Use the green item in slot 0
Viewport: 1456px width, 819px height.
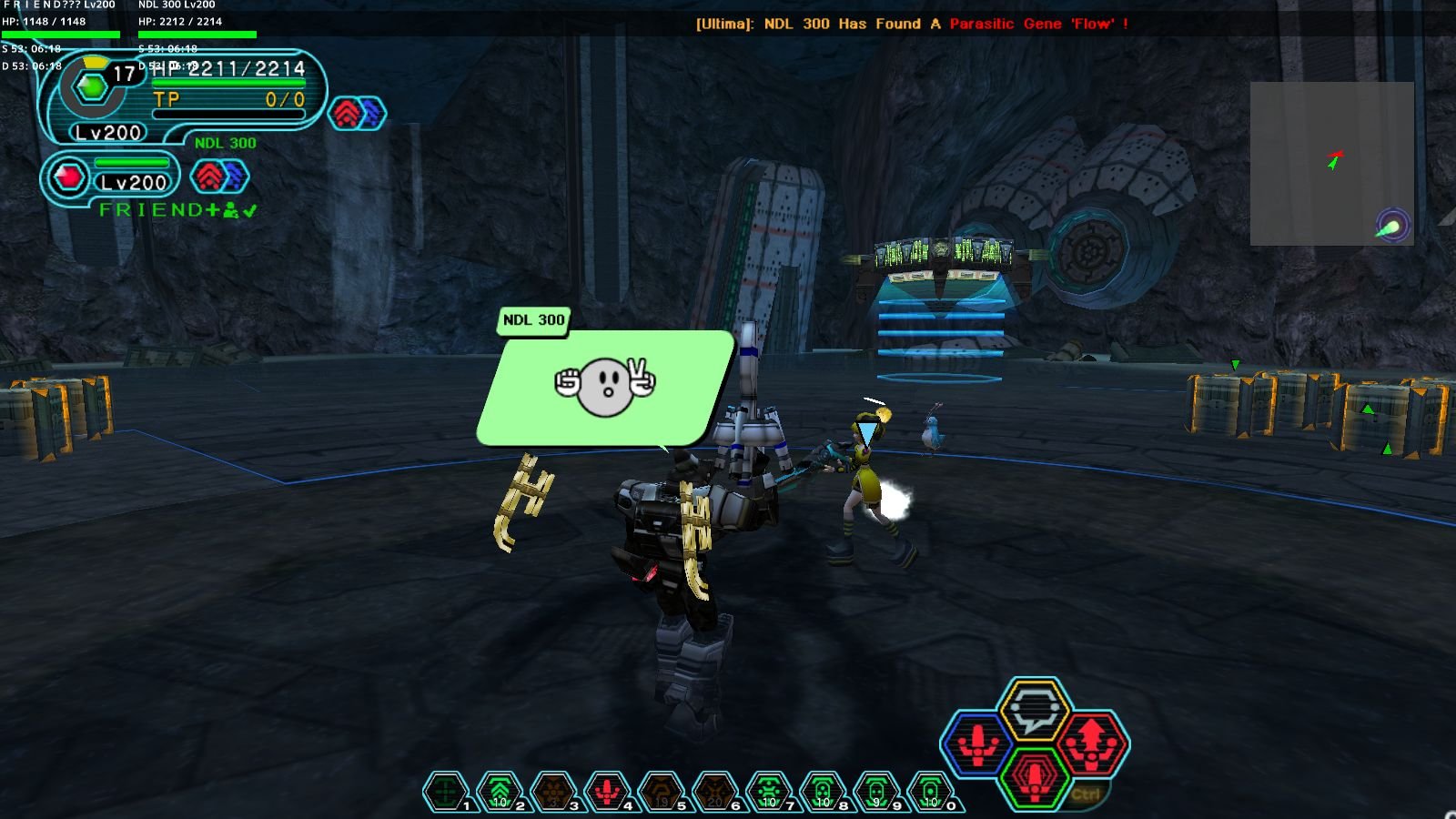point(930,792)
